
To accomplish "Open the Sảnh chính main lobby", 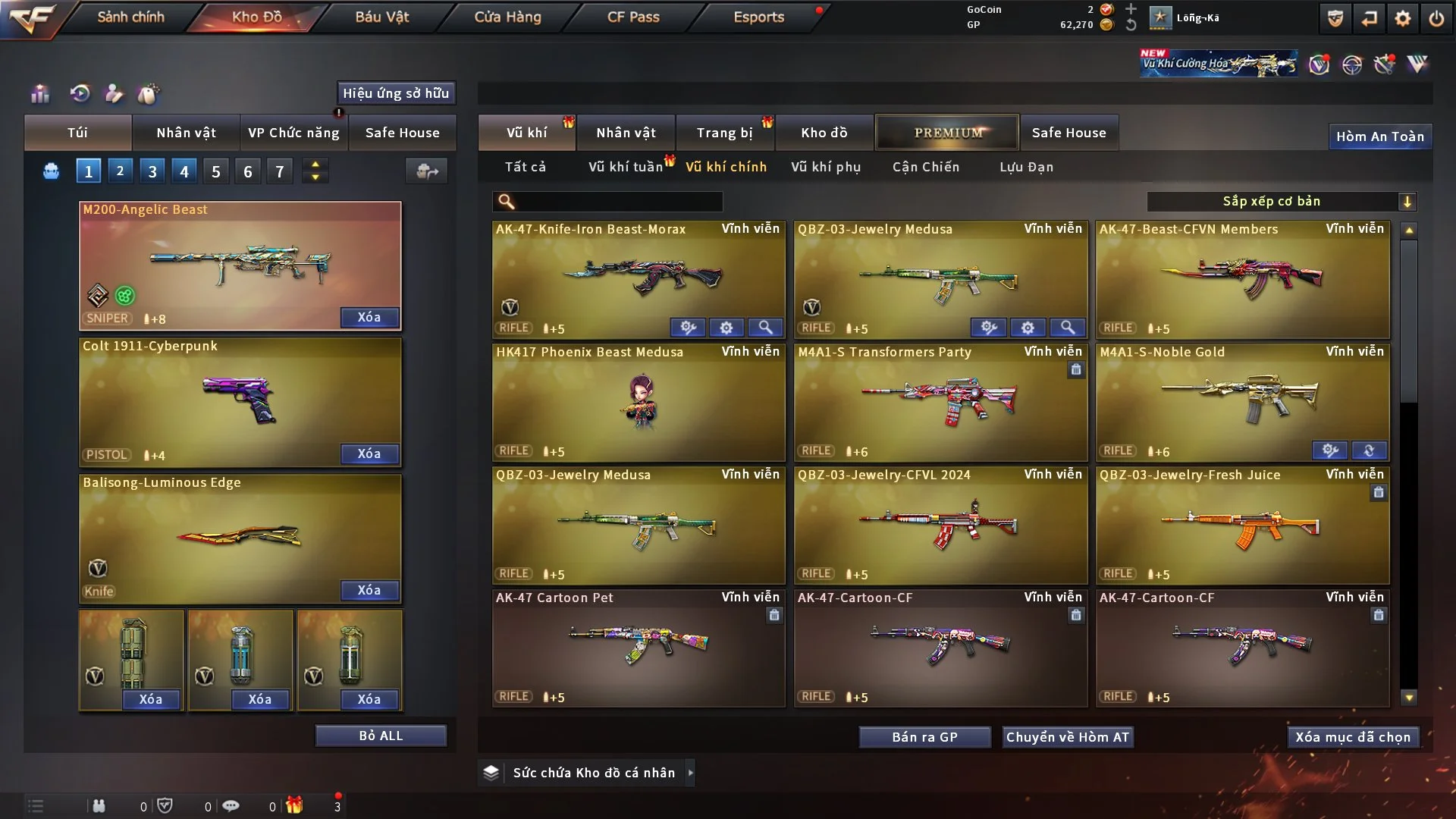I will point(130,17).
